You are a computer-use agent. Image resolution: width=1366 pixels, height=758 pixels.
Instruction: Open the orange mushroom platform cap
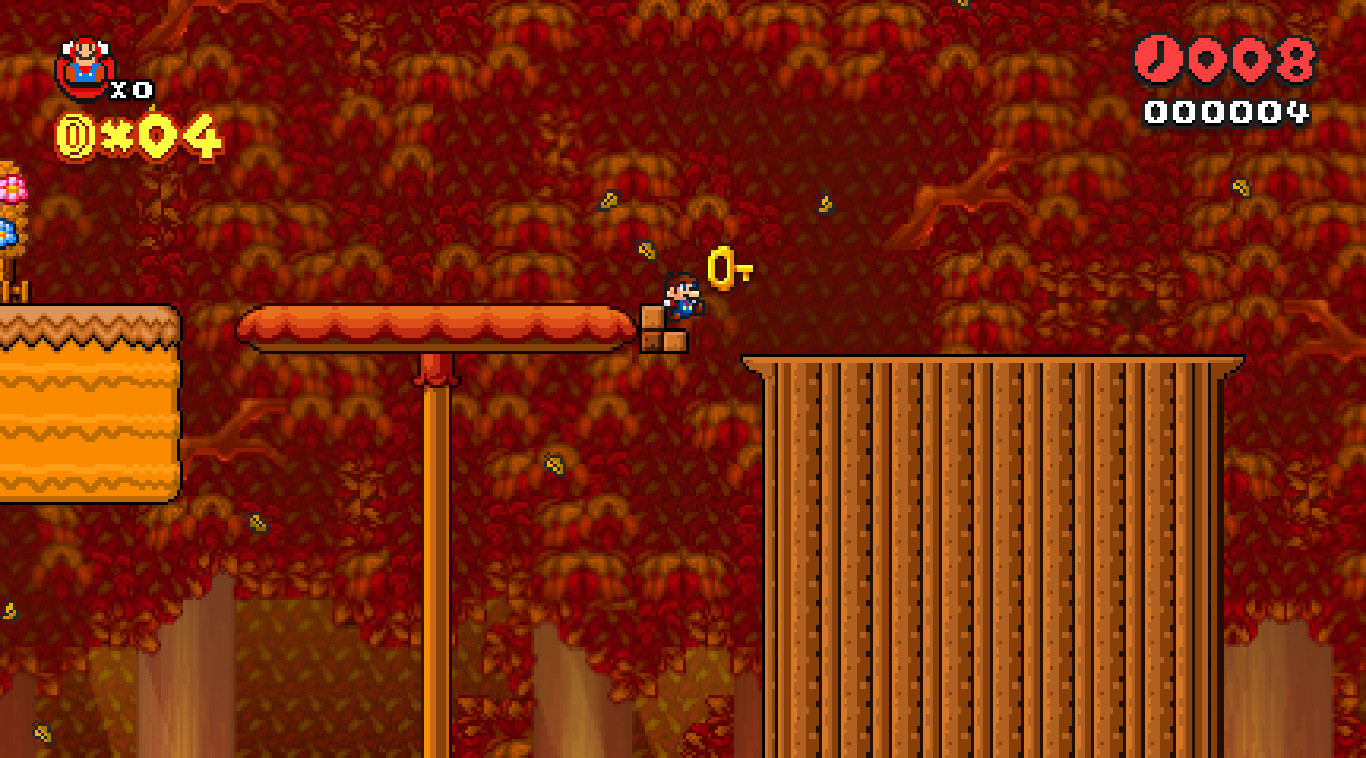pos(430,325)
